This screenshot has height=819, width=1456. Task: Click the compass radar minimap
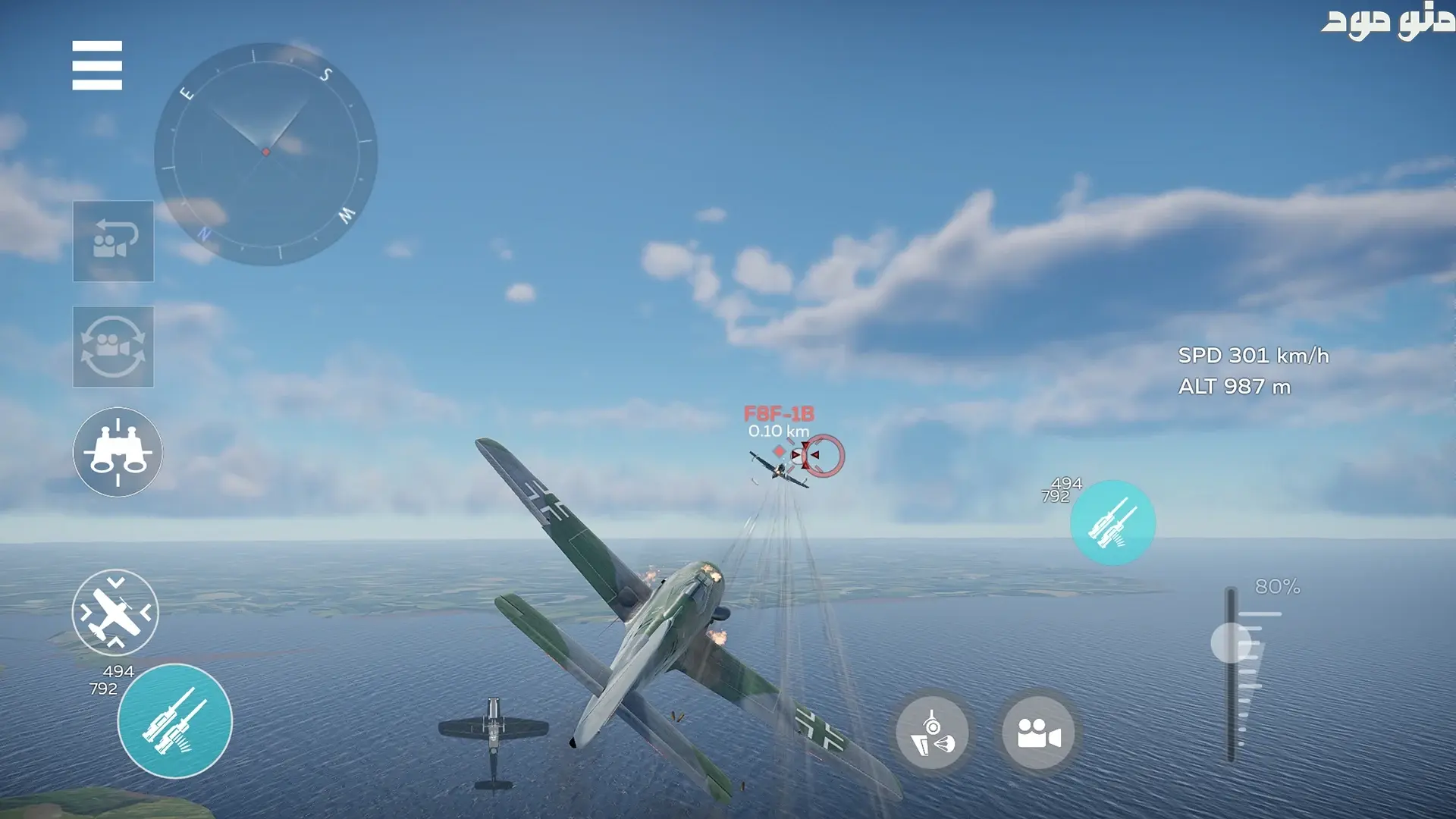(265, 154)
